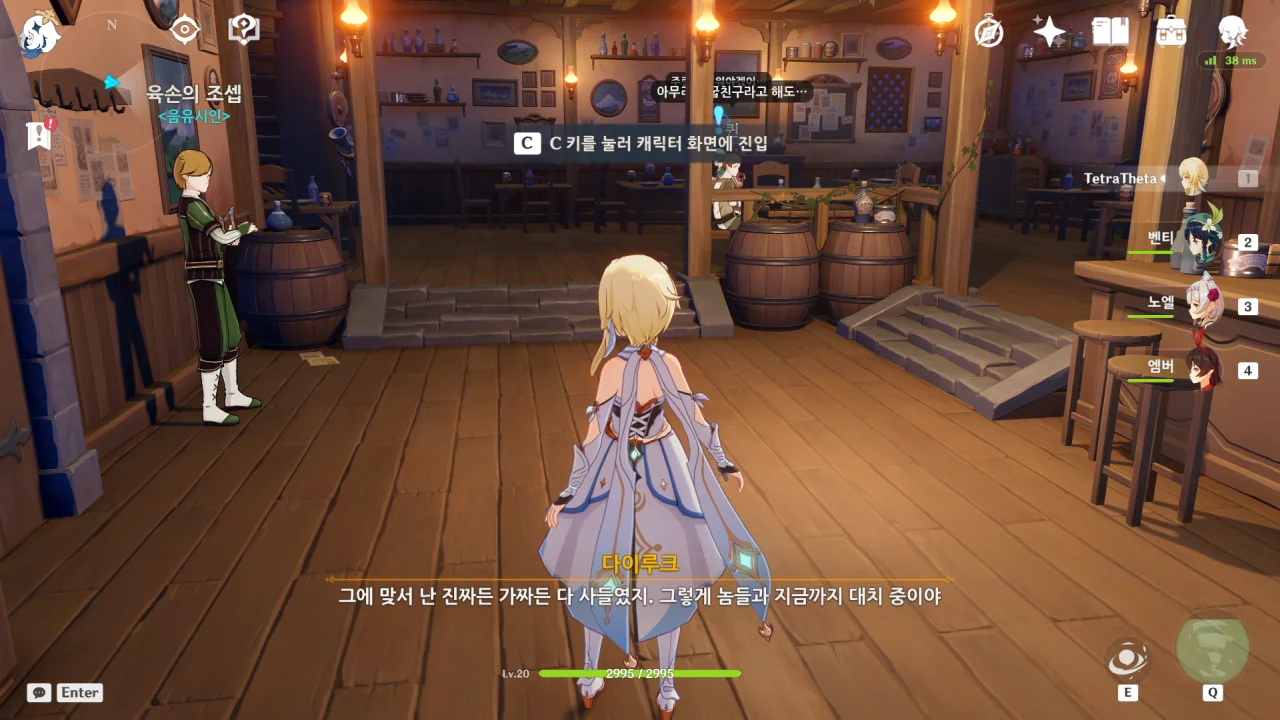Activate the elemental burst icon
The width and height of the screenshot is (1280, 720).
click(x=1212, y=649)
